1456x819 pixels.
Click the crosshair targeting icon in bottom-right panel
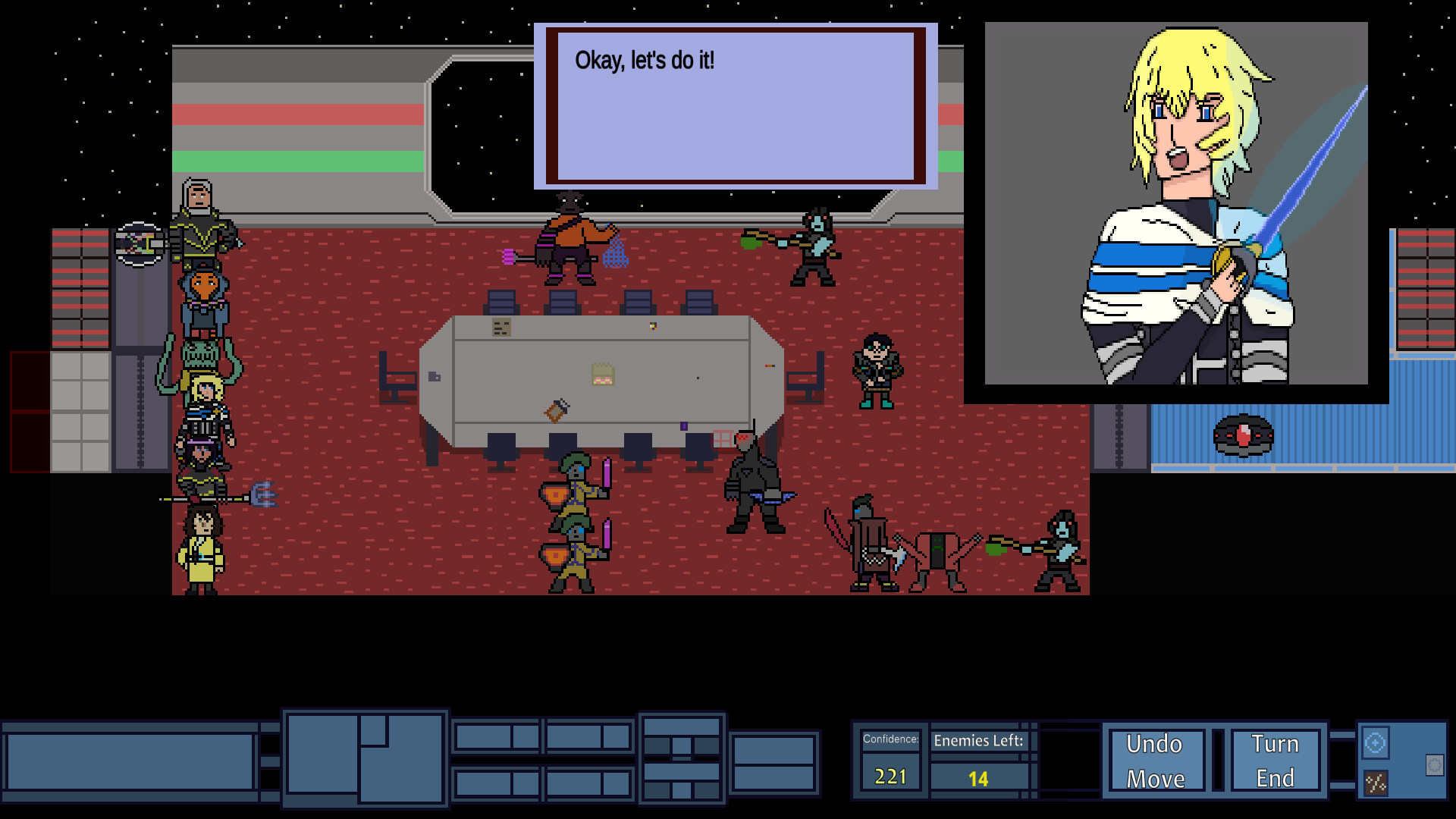point(1376,742)
